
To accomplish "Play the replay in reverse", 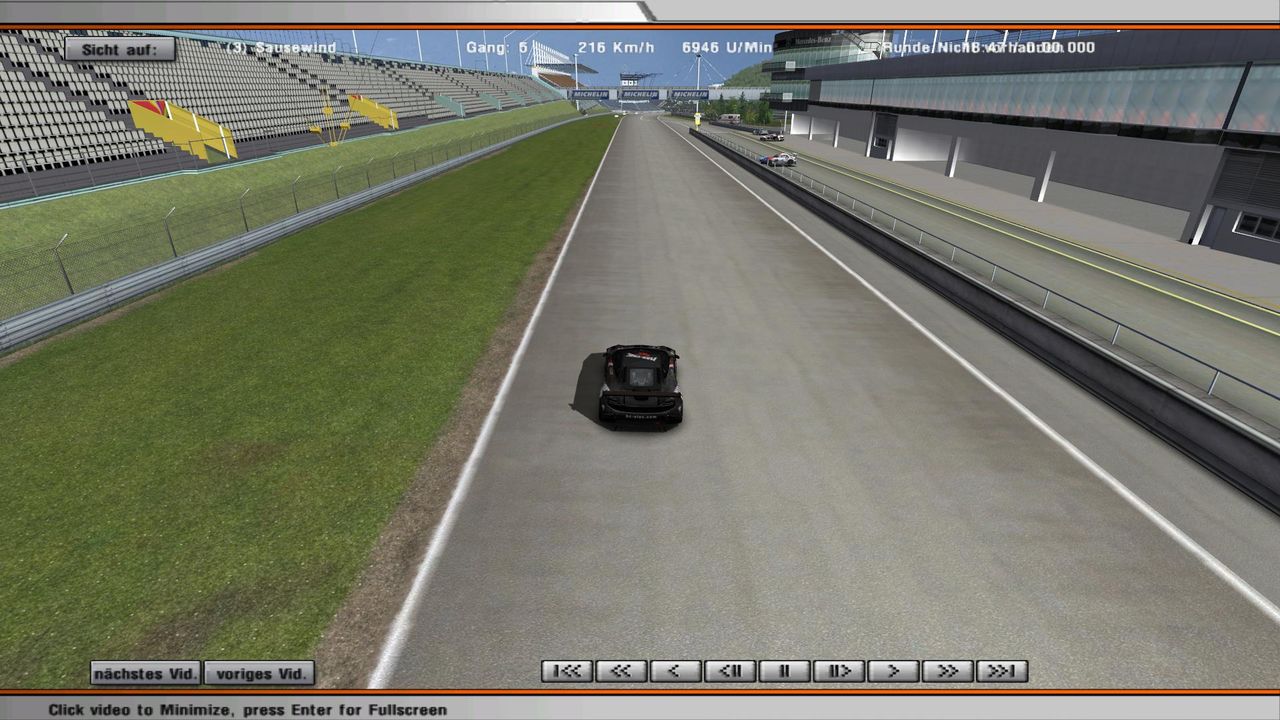I will (x=675, y=671).
